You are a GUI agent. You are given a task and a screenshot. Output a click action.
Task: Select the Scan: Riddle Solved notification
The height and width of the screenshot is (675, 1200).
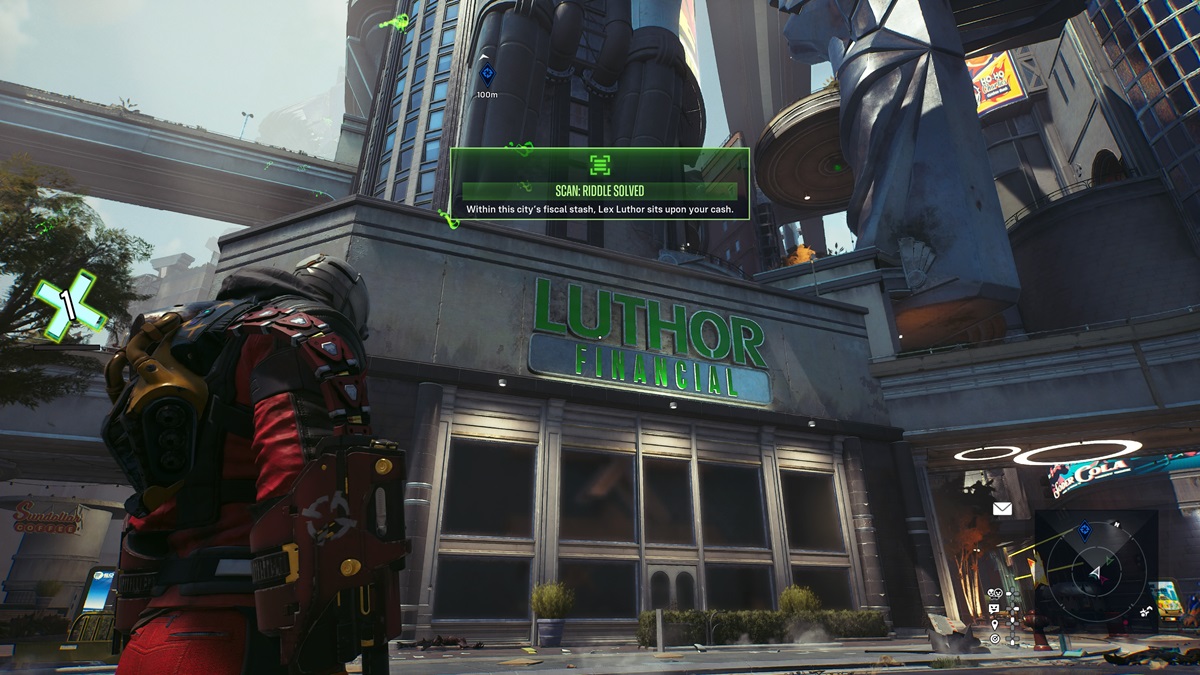(x=599, y=191)
